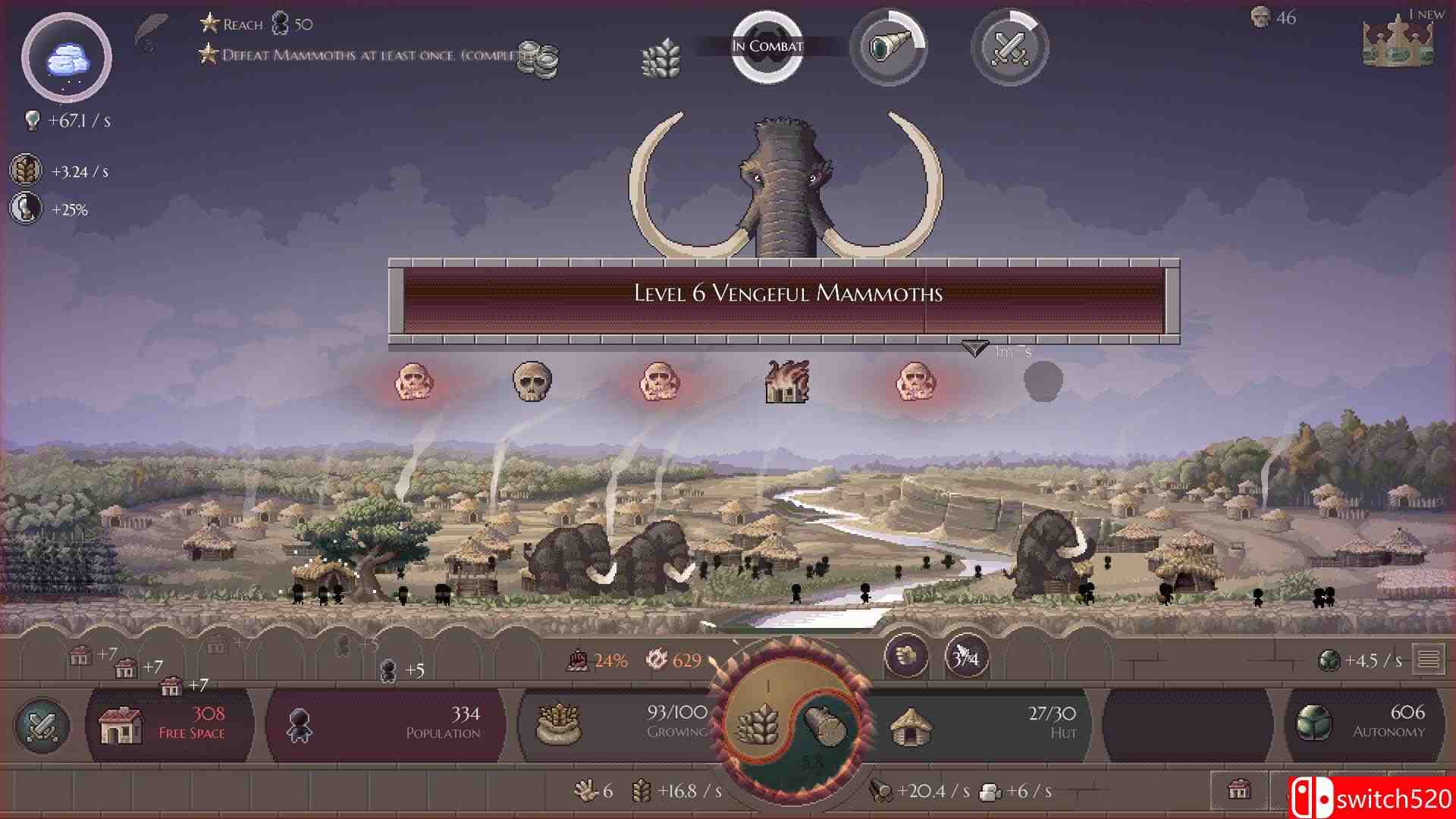Click the horn scouting icon in top bar
Image resolution: width=1456 pixels, height=819 pixels.
point(888,47)
